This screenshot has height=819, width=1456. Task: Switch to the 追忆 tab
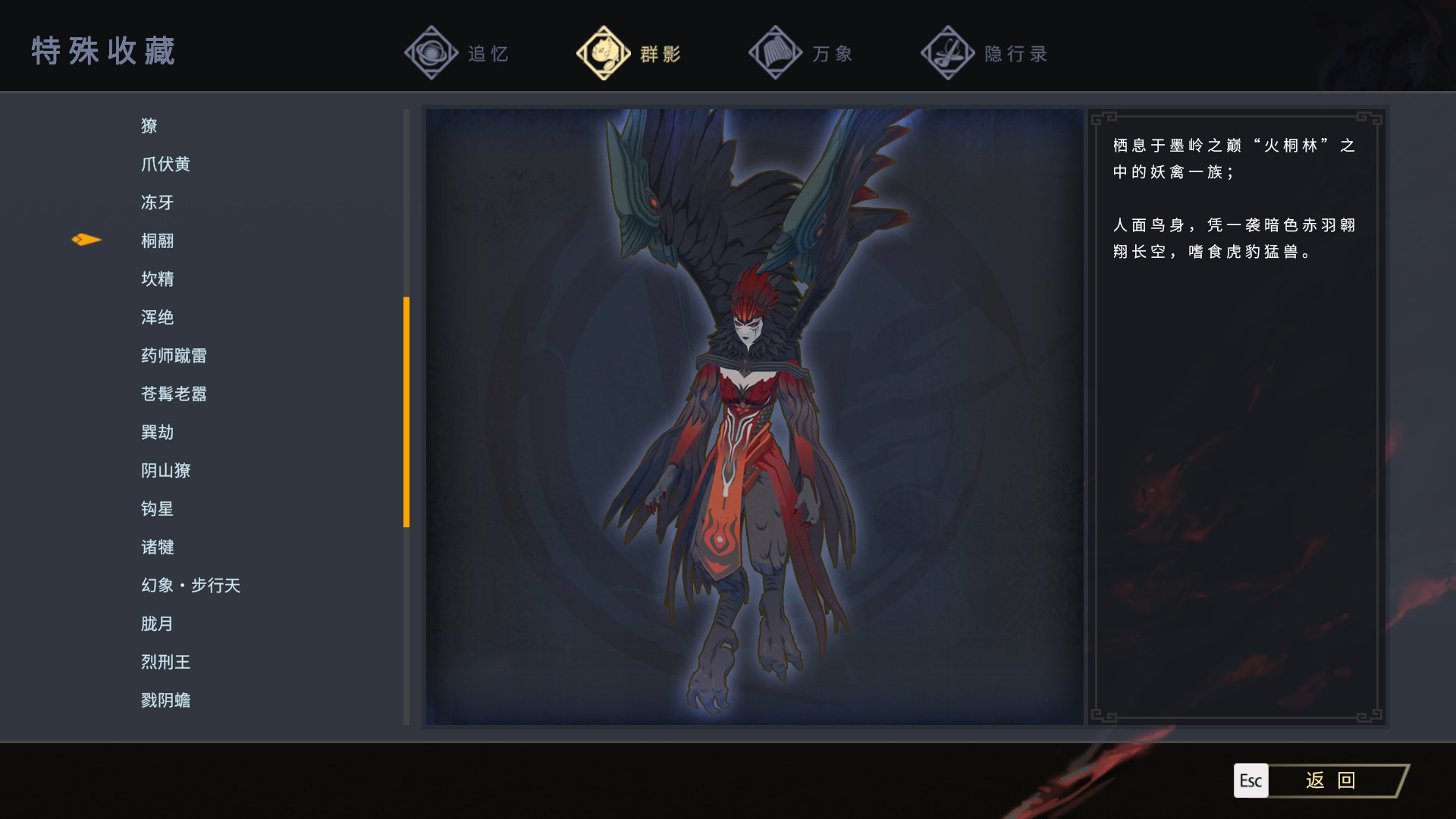(x=458, y=53)
